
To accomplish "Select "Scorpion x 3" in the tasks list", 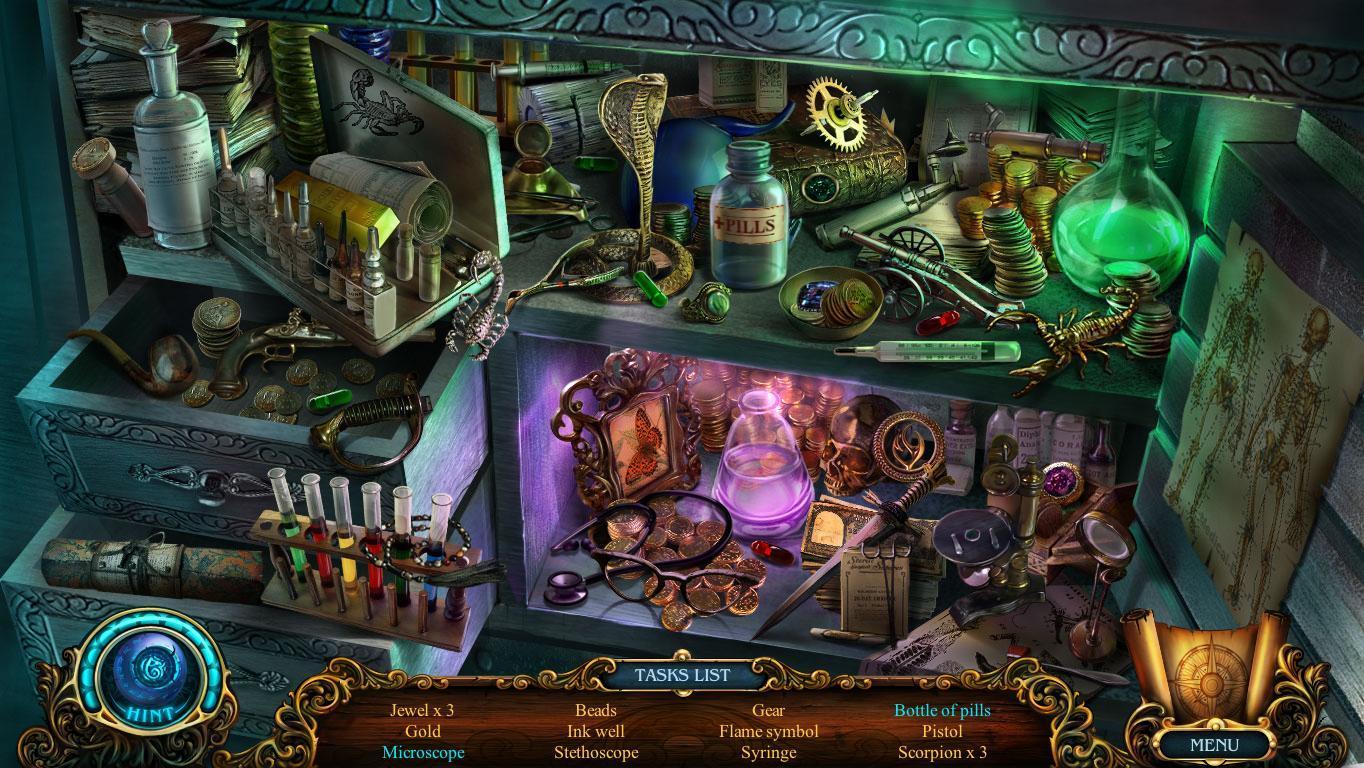I will [x=942, y=753].
